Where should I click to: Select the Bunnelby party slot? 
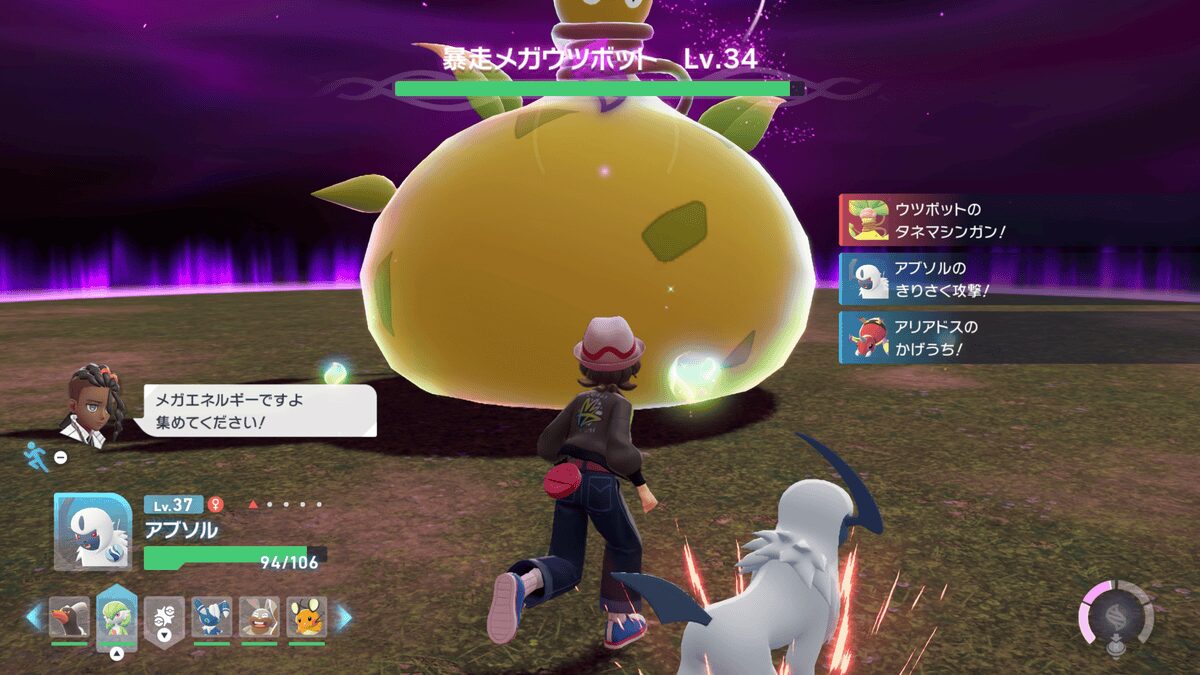[x=259, y=617]
